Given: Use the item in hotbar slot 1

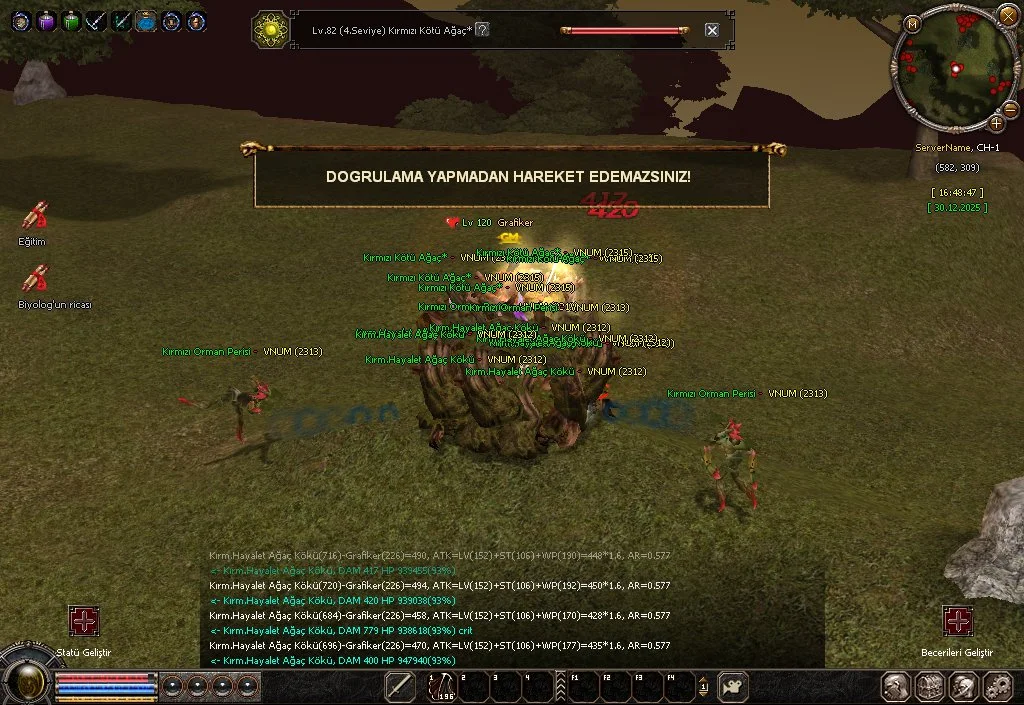Looking at the screenshot, I should 440,686.
